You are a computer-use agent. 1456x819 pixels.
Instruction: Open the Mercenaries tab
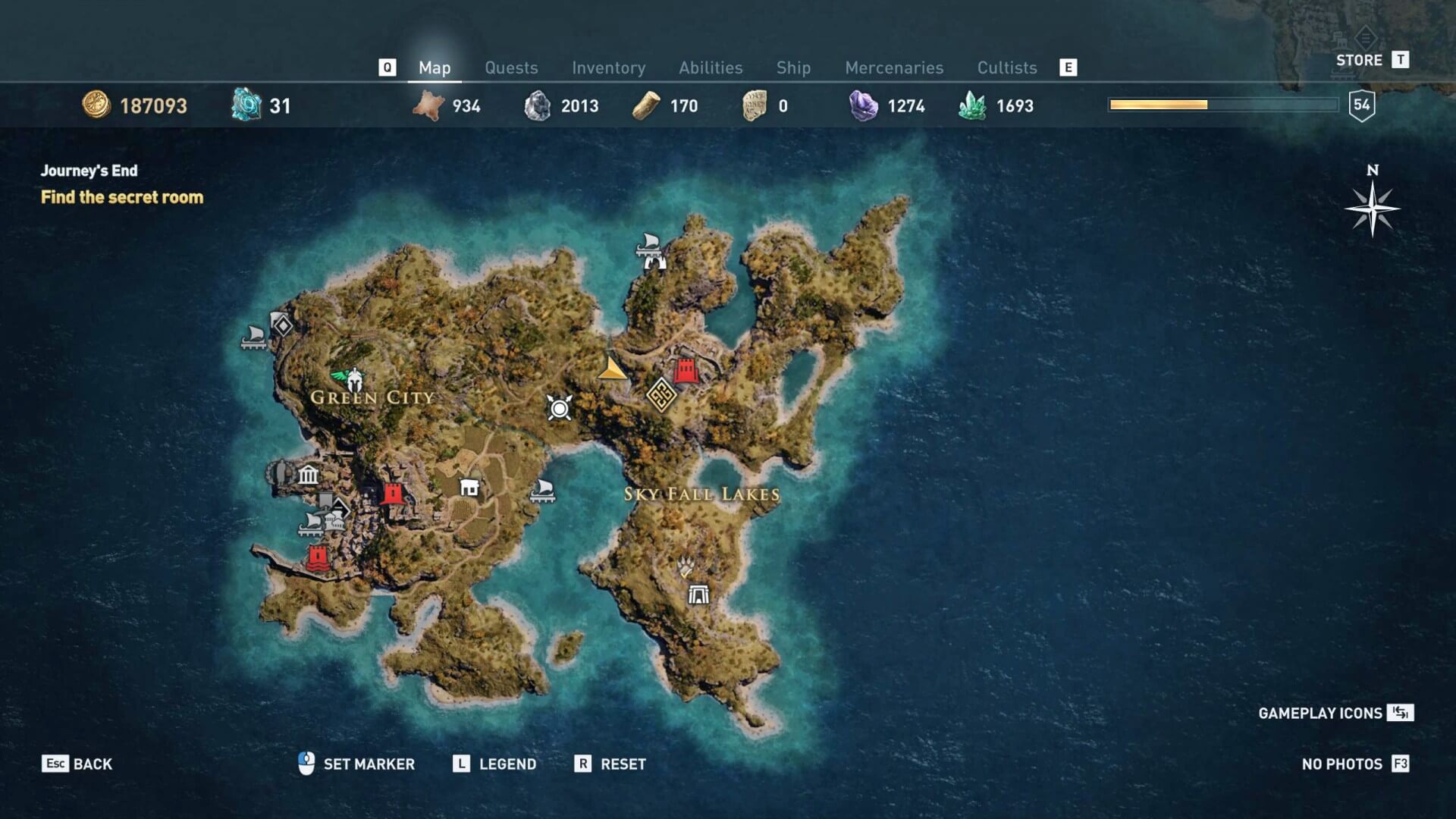coord(894,68)
